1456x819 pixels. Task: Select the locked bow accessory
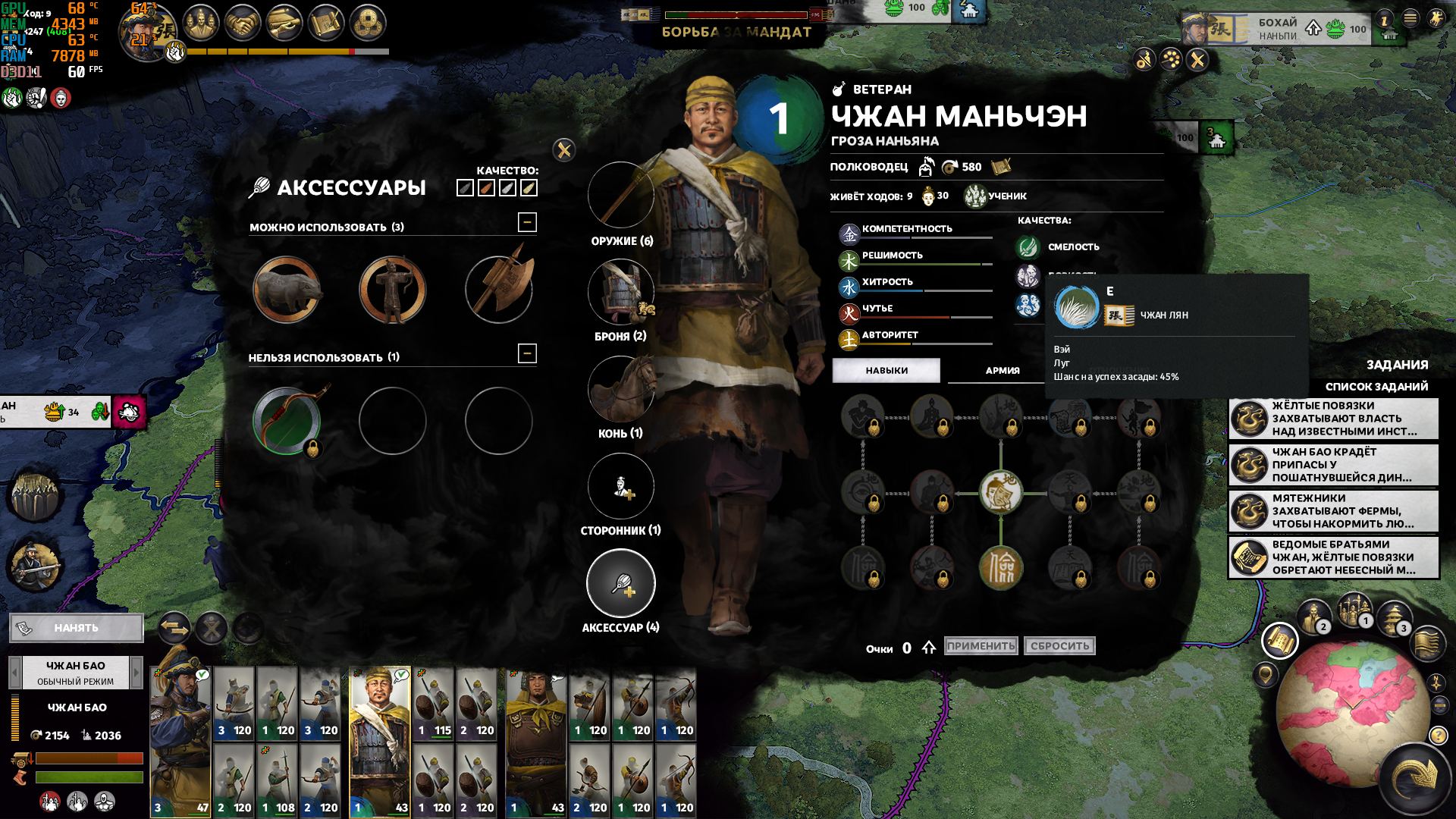click(x=287, y=421)
